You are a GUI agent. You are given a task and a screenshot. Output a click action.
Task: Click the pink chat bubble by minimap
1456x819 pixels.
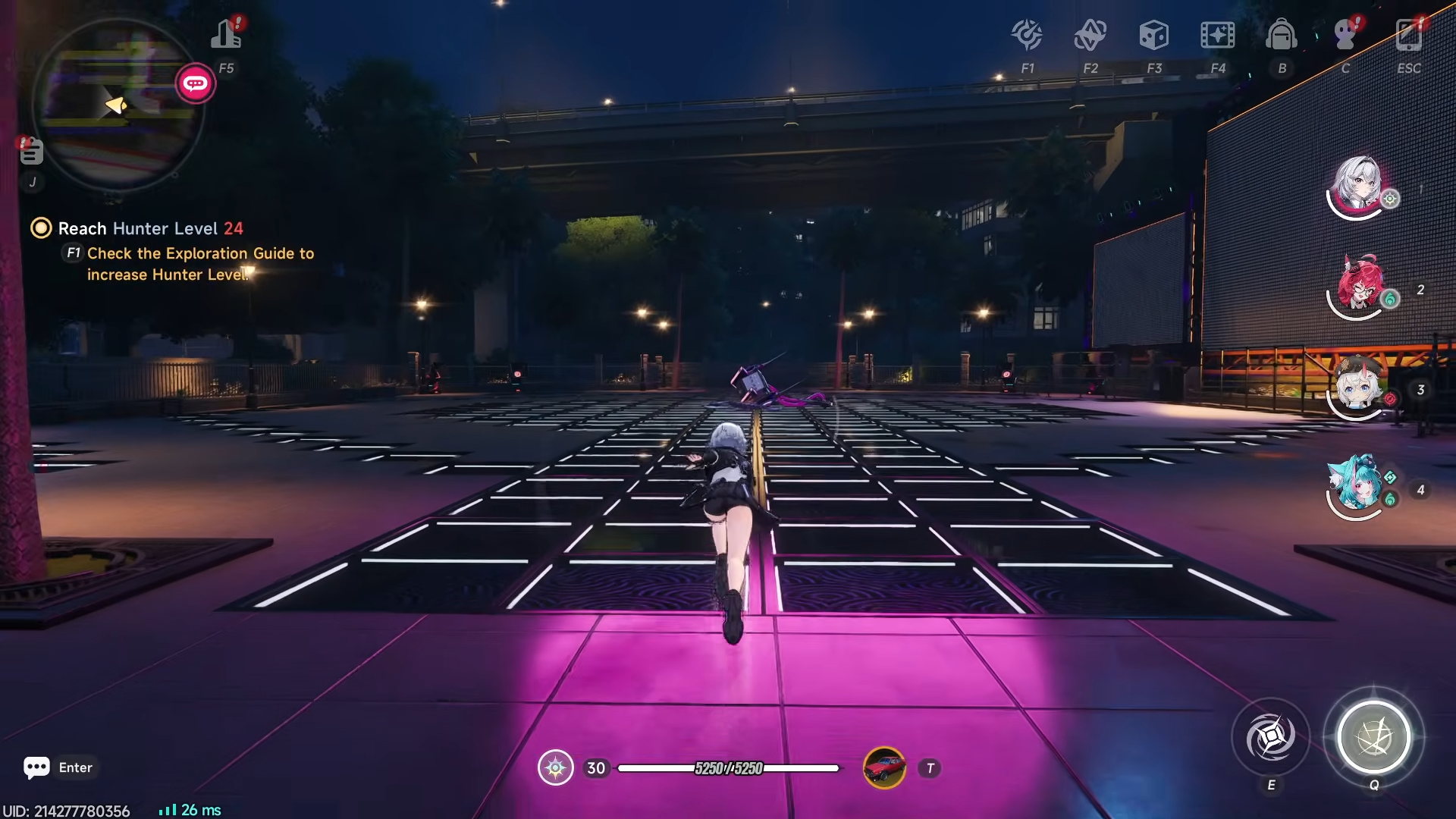196,83
